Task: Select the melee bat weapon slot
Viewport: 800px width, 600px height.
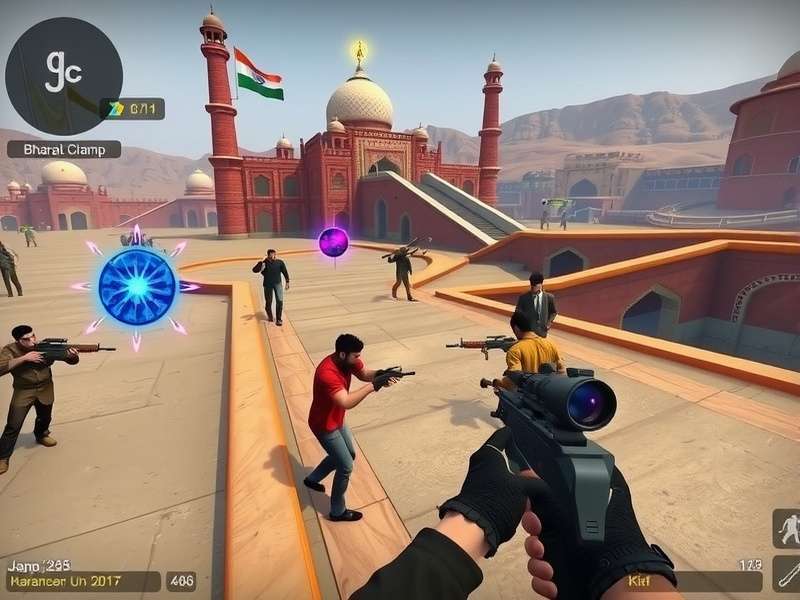Action: click(787, 574)
